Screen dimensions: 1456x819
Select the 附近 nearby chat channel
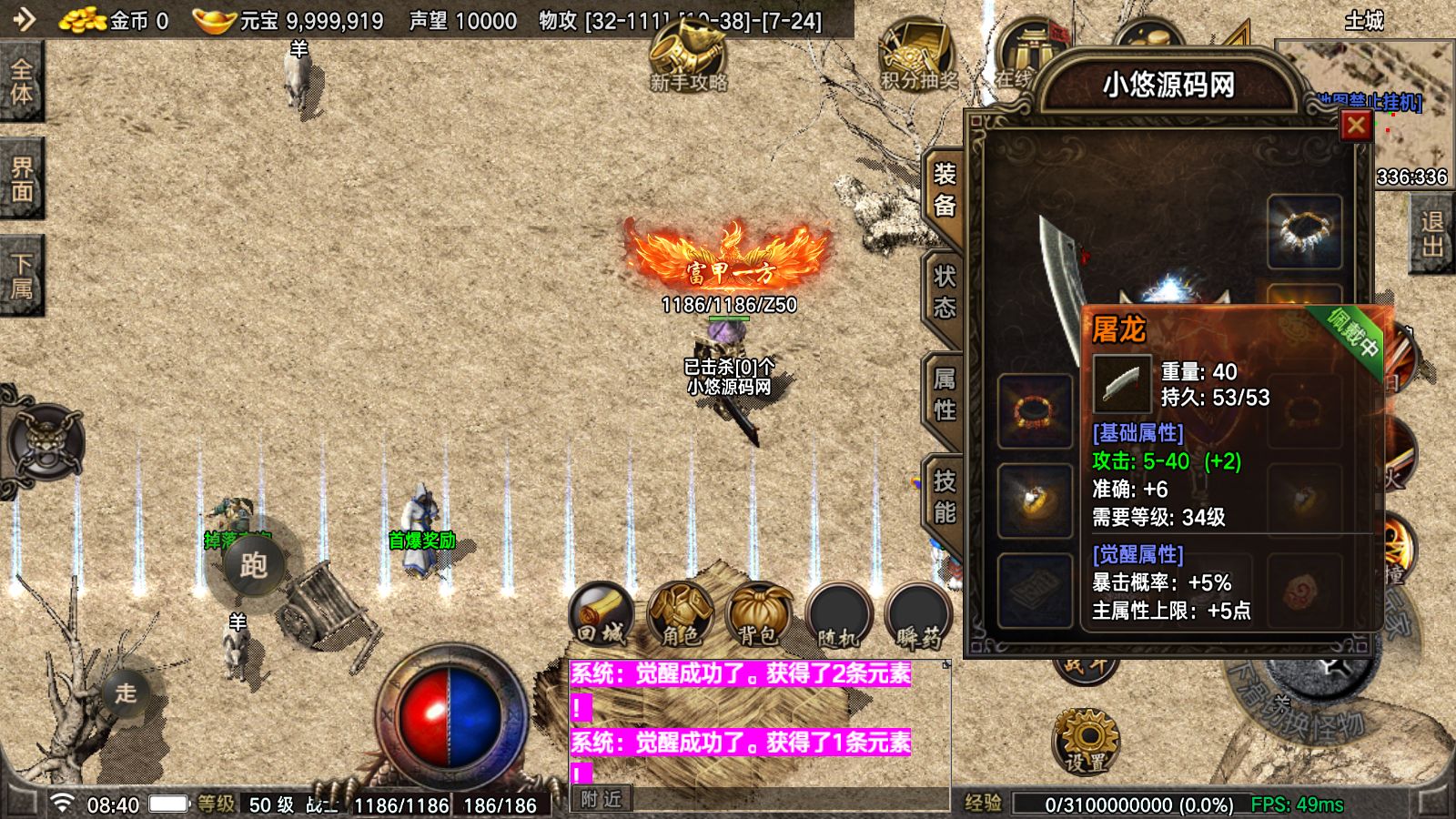point(602,799)
